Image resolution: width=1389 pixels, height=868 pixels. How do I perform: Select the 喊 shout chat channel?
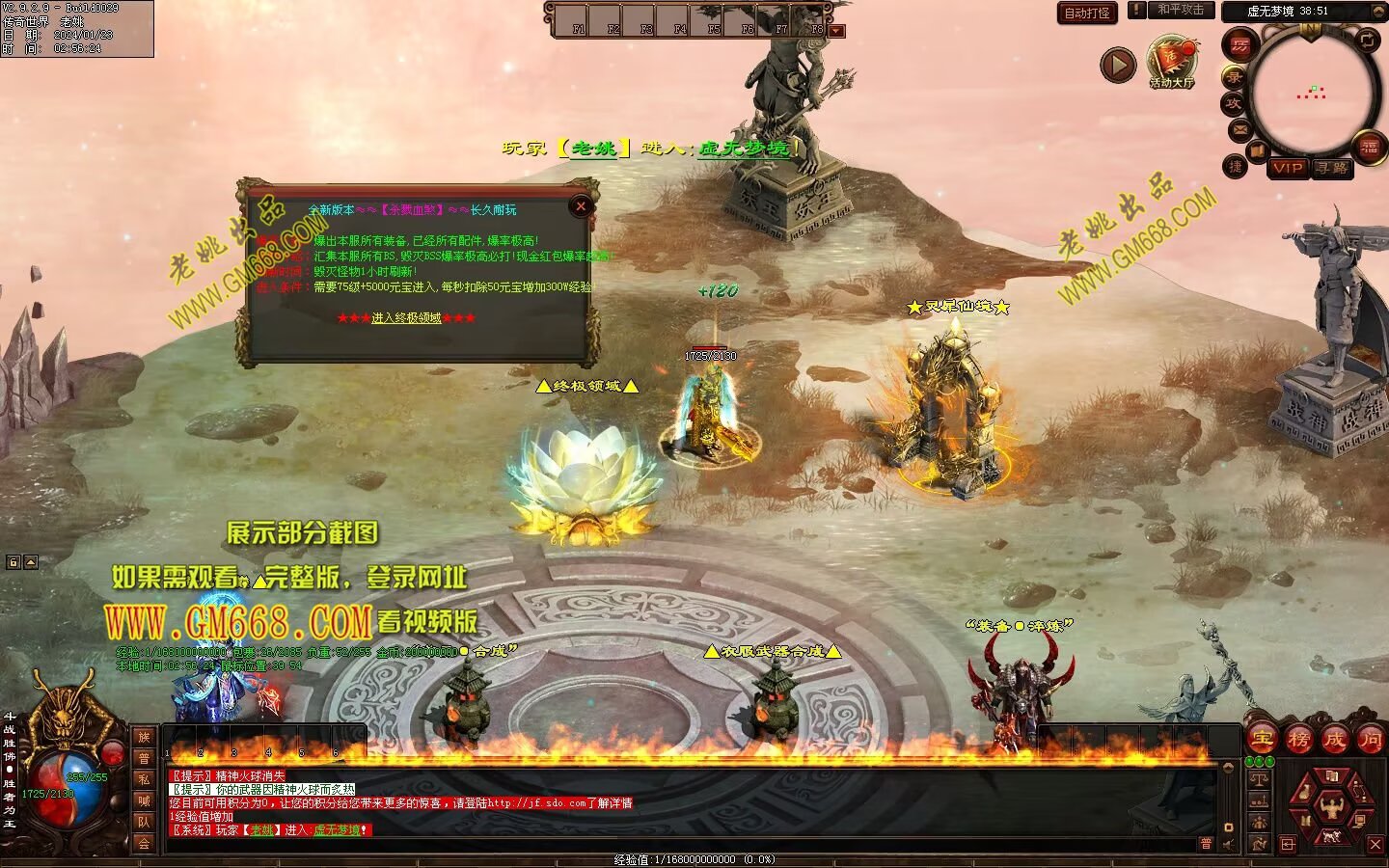[144, 800]
